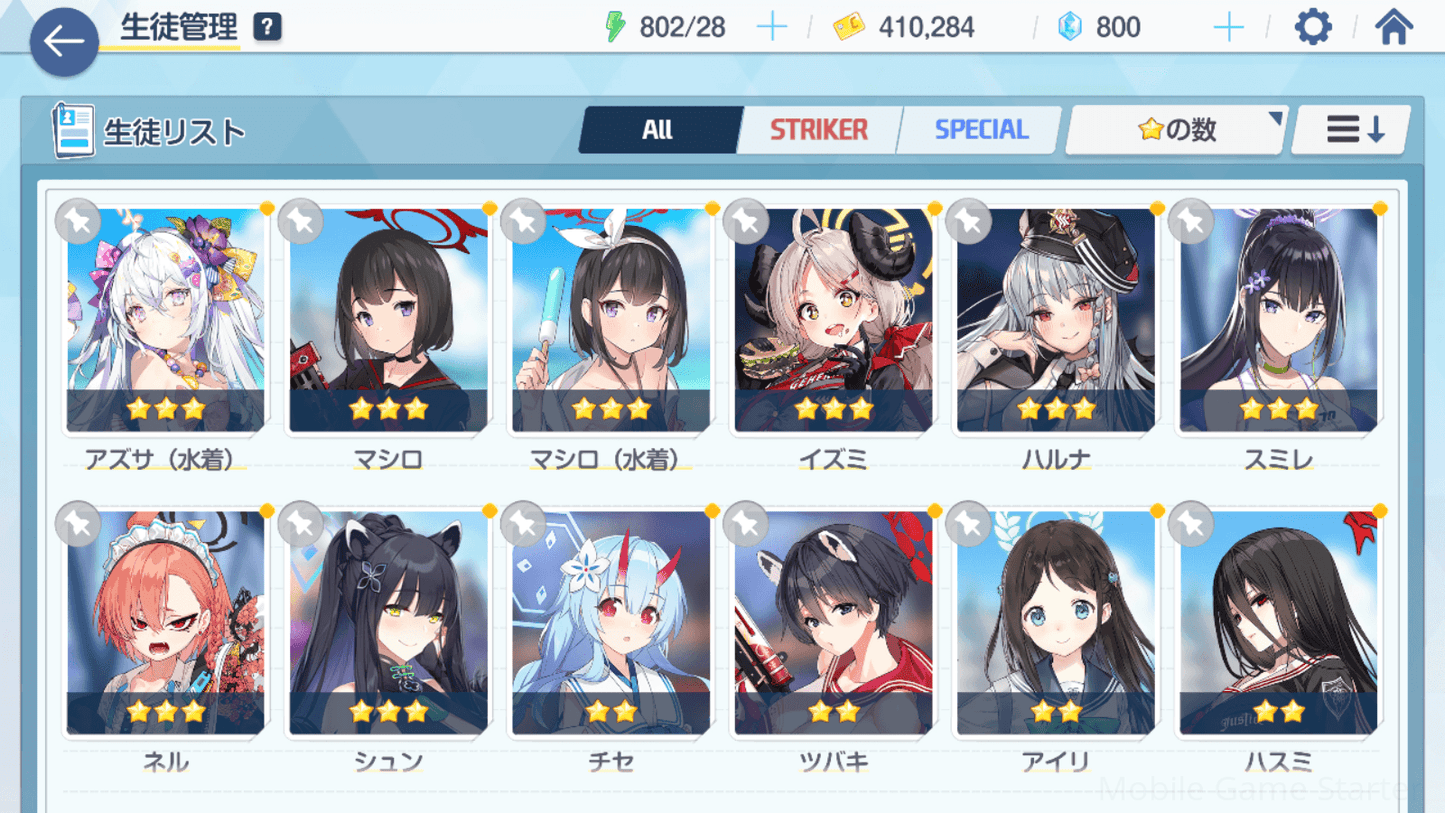Return to the home screen

[1393, 27]
